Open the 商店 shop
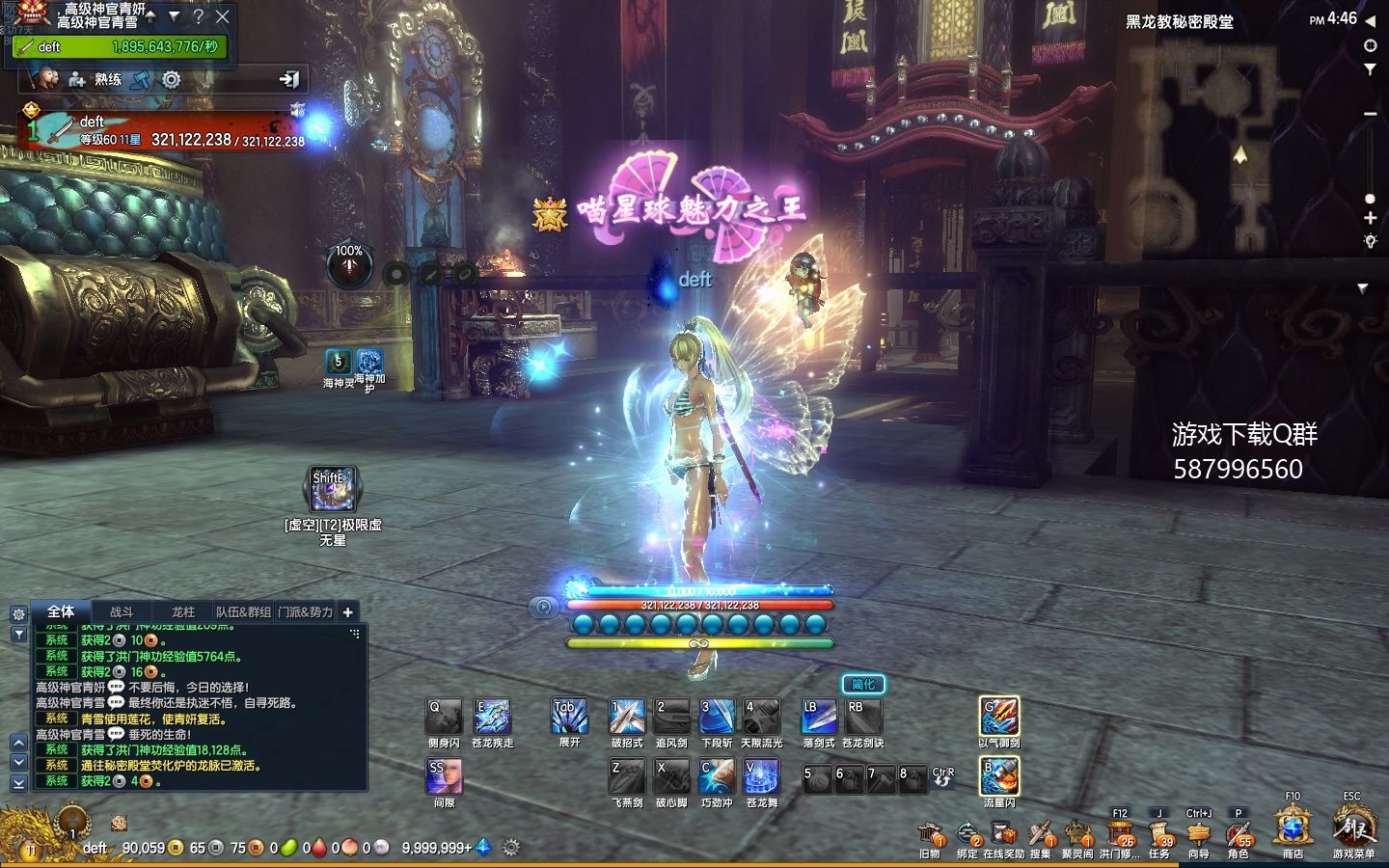This screenshot has height=868, width=1389. click(x=1293, y=830)
